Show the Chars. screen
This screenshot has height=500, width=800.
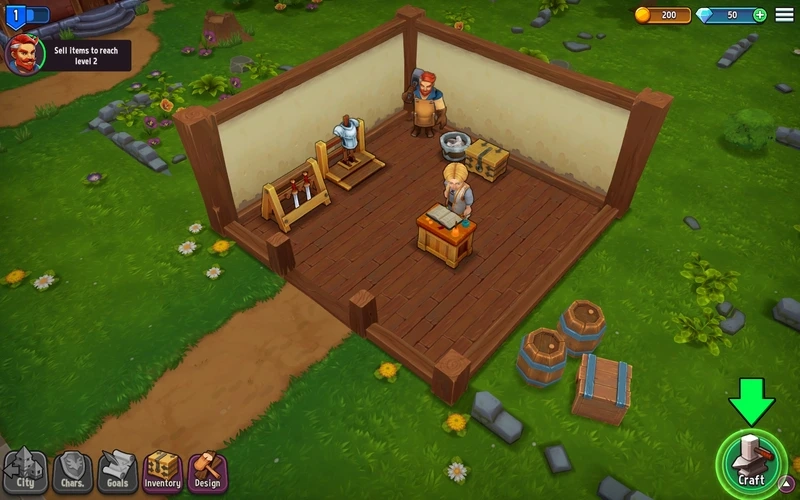tap(72, 470)
